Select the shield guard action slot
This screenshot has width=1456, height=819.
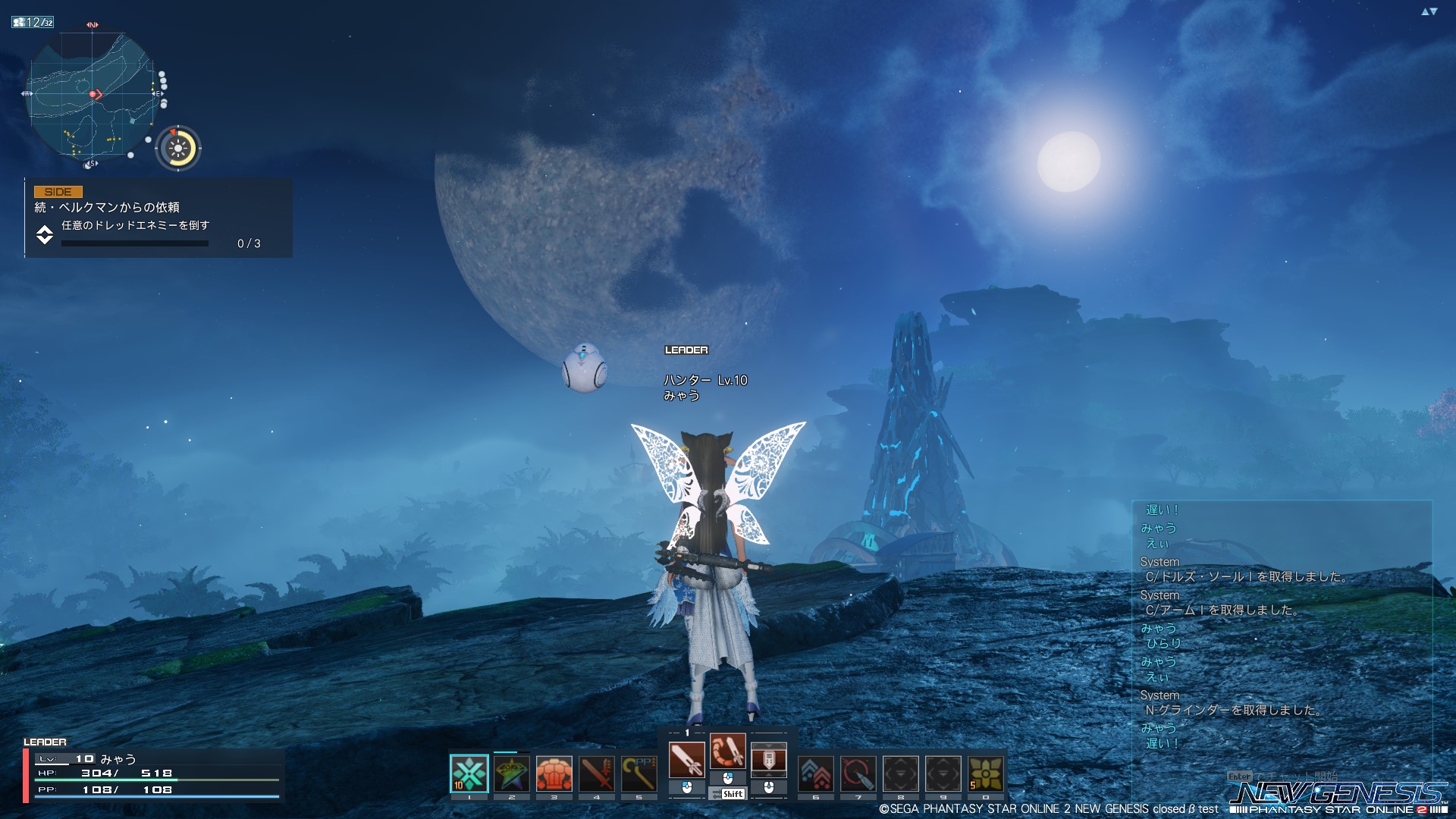tap(769, 759)
